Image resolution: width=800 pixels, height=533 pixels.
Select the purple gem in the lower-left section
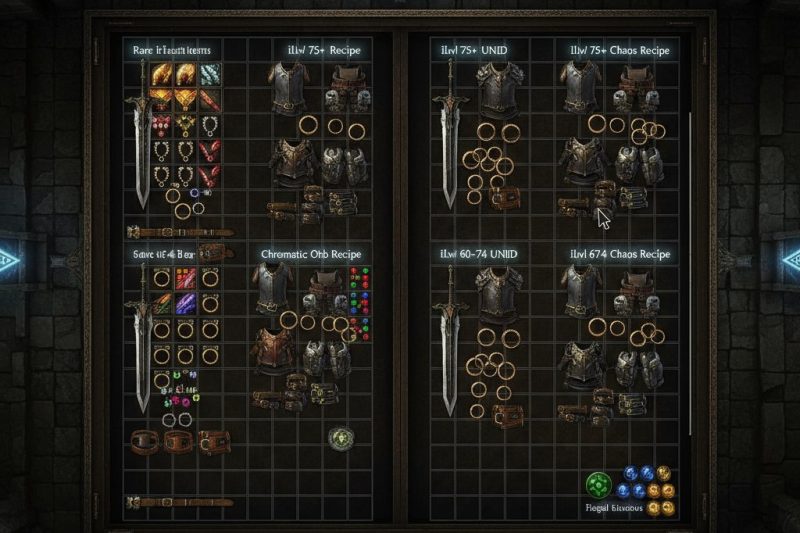coord(184,303)
